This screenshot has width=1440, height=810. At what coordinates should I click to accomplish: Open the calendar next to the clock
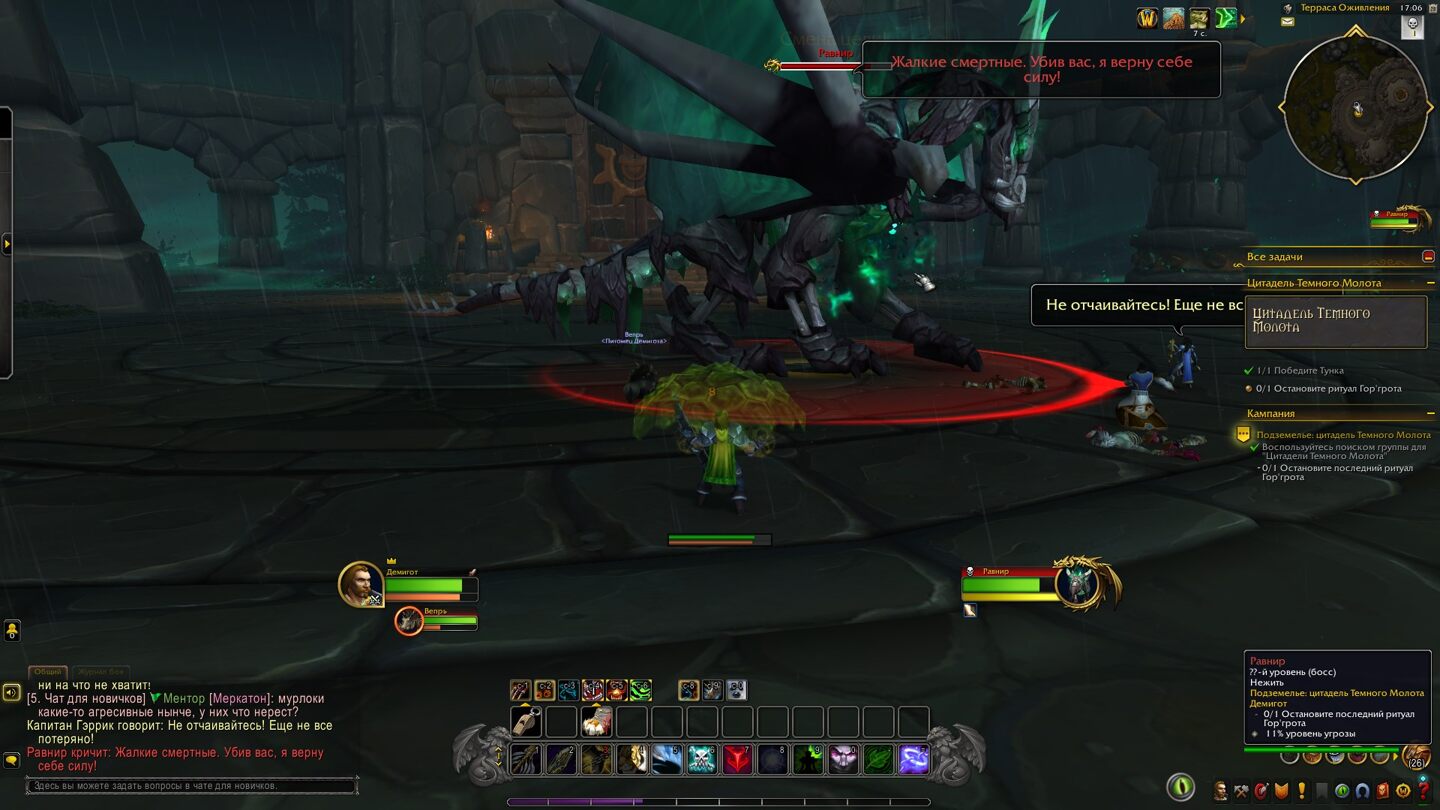[1412, 27]
